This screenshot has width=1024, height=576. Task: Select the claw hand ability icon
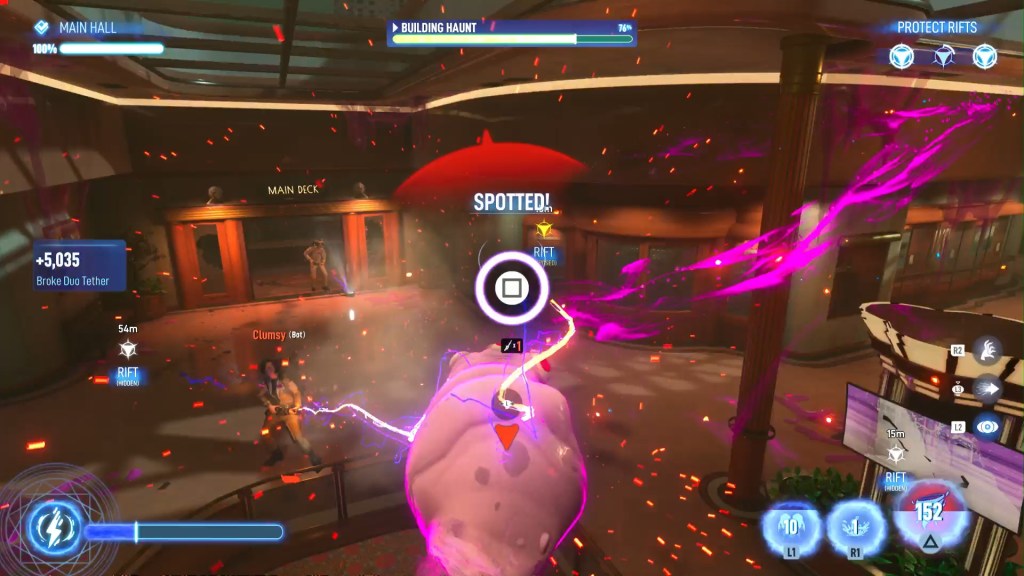click(x=986, y=351)
